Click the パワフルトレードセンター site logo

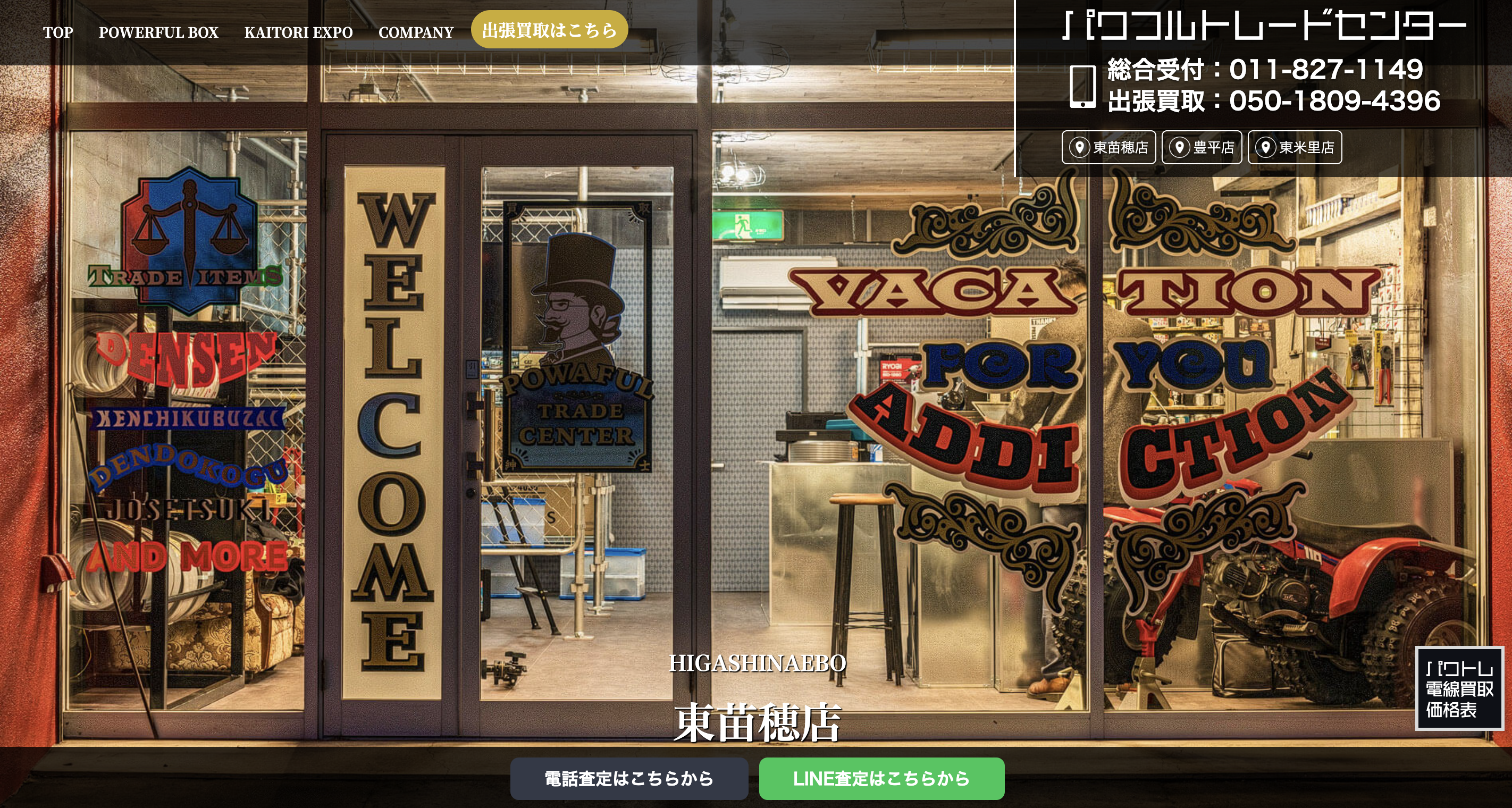point(1263,27)
